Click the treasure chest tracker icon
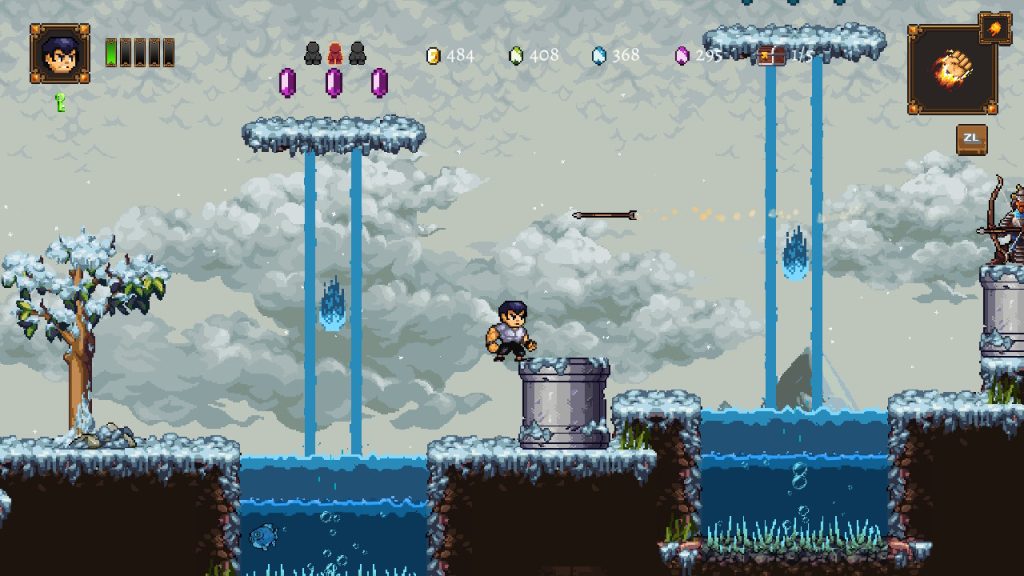 [x=771, y=55]
